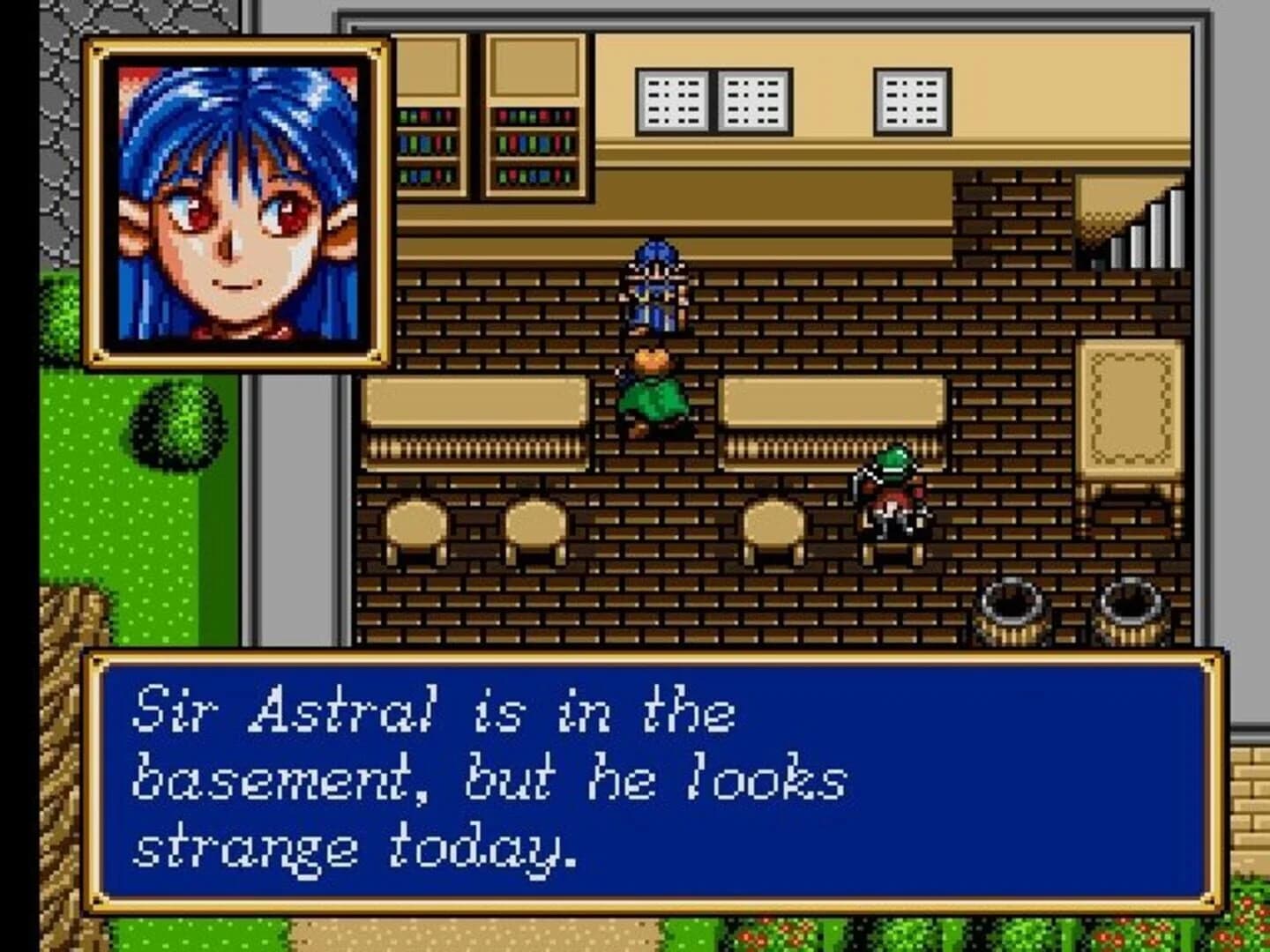This screenshot has width=1270, height=952.
Task: Click the green-robed villager sprite
Action: [x=653, y=388]
